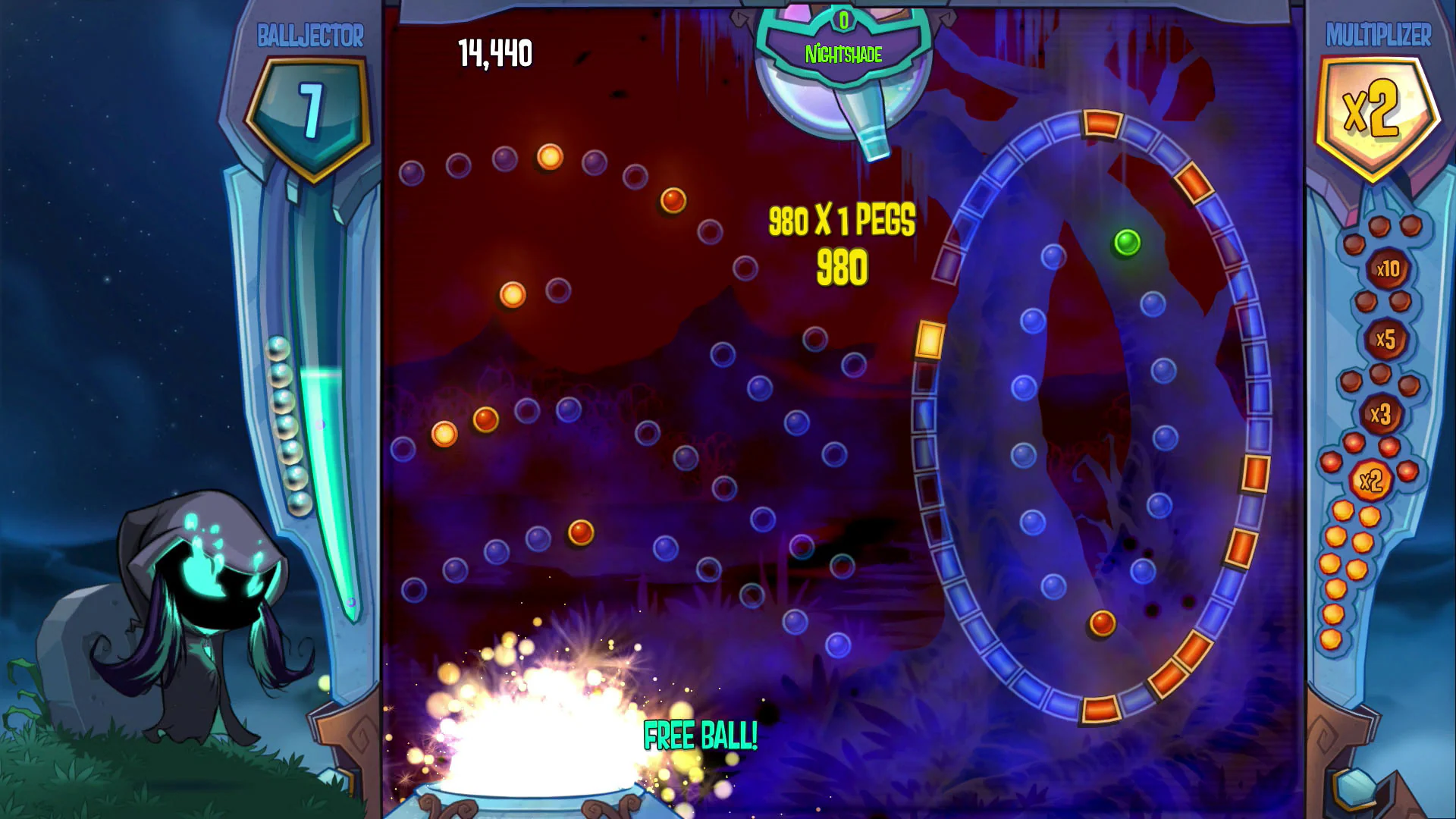This screenshot has height=819, width=1456.
Task: Click the BALLJECTOR title label
Action: [311, 33]
